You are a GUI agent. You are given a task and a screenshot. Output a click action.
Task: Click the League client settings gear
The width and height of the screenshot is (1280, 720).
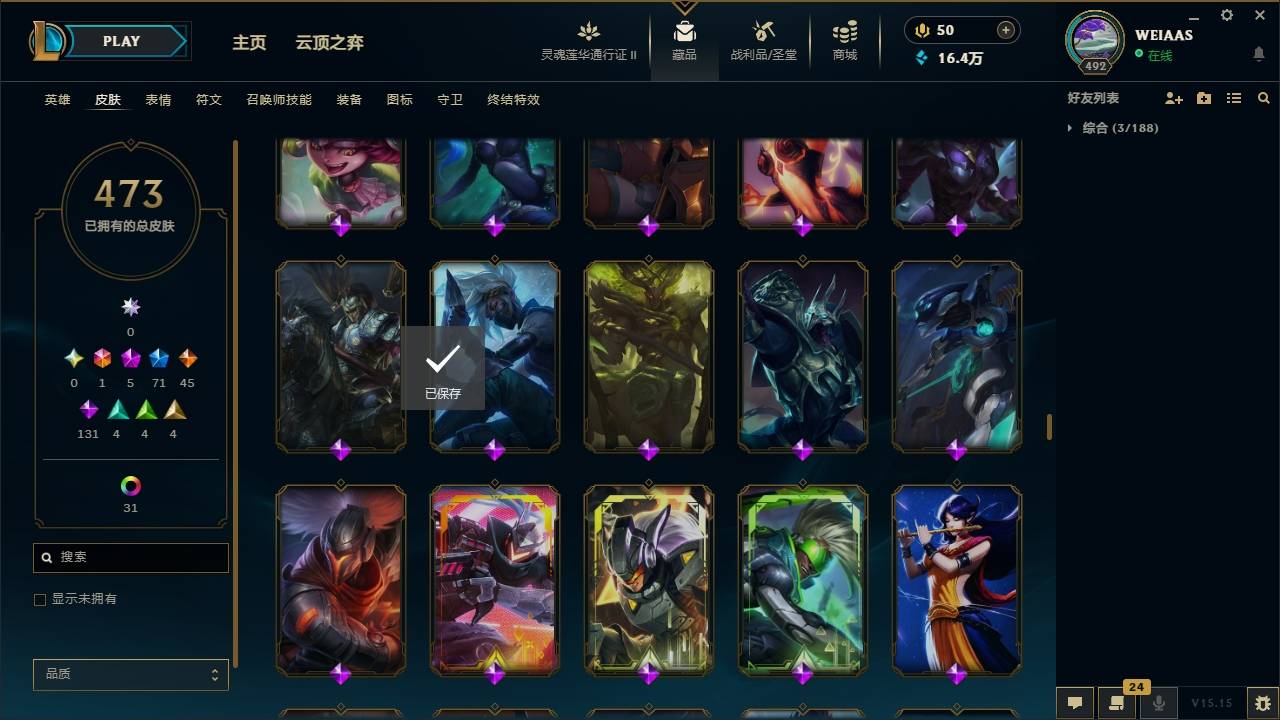pos(1226,15)
